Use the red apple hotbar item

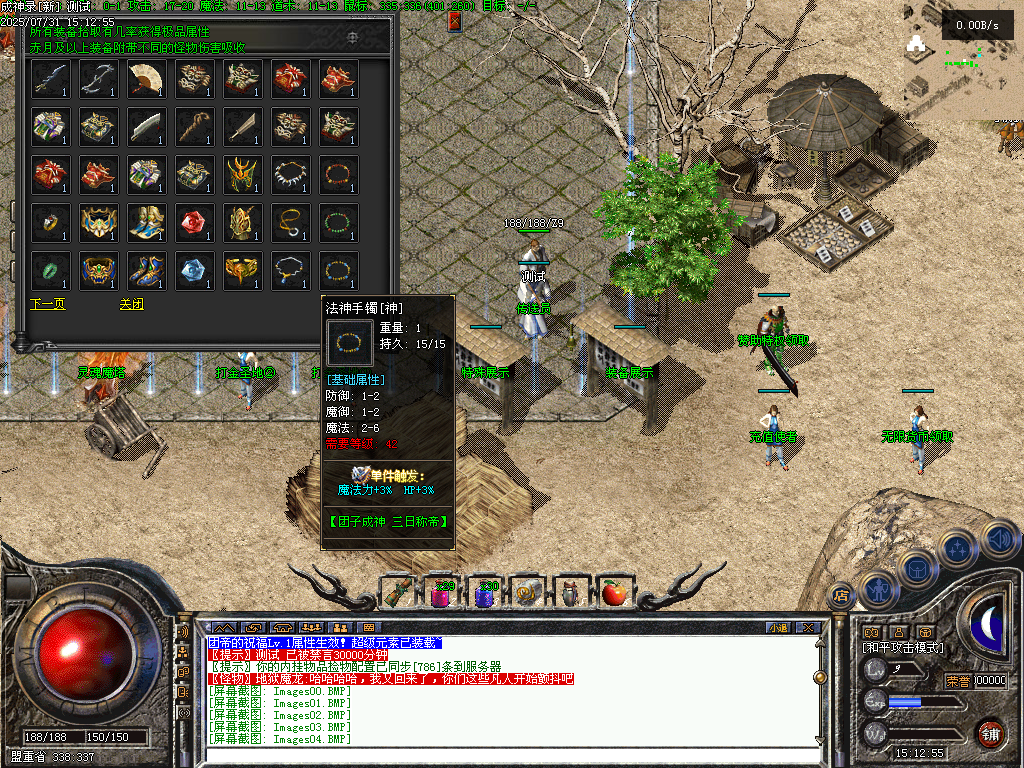pos(612,593)
